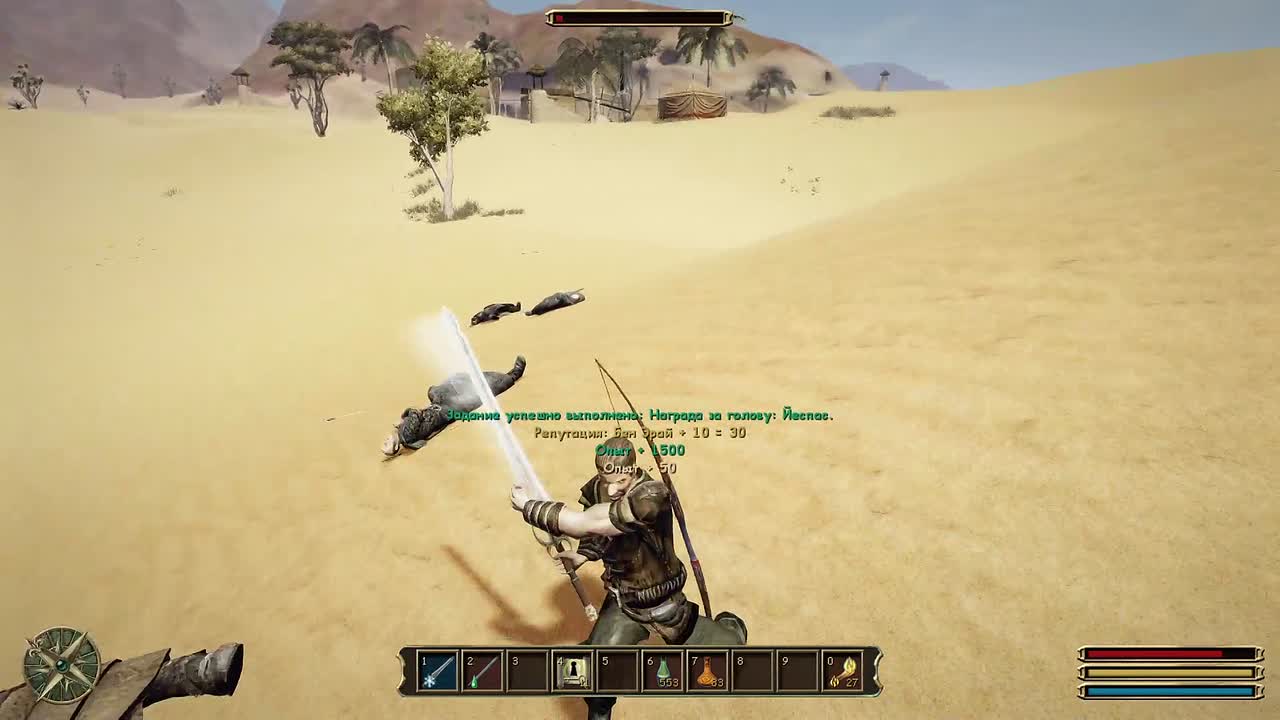Select the frost sword in hotbar slot 1
The height and width of the screenshot is (720, 1280).
438,671
